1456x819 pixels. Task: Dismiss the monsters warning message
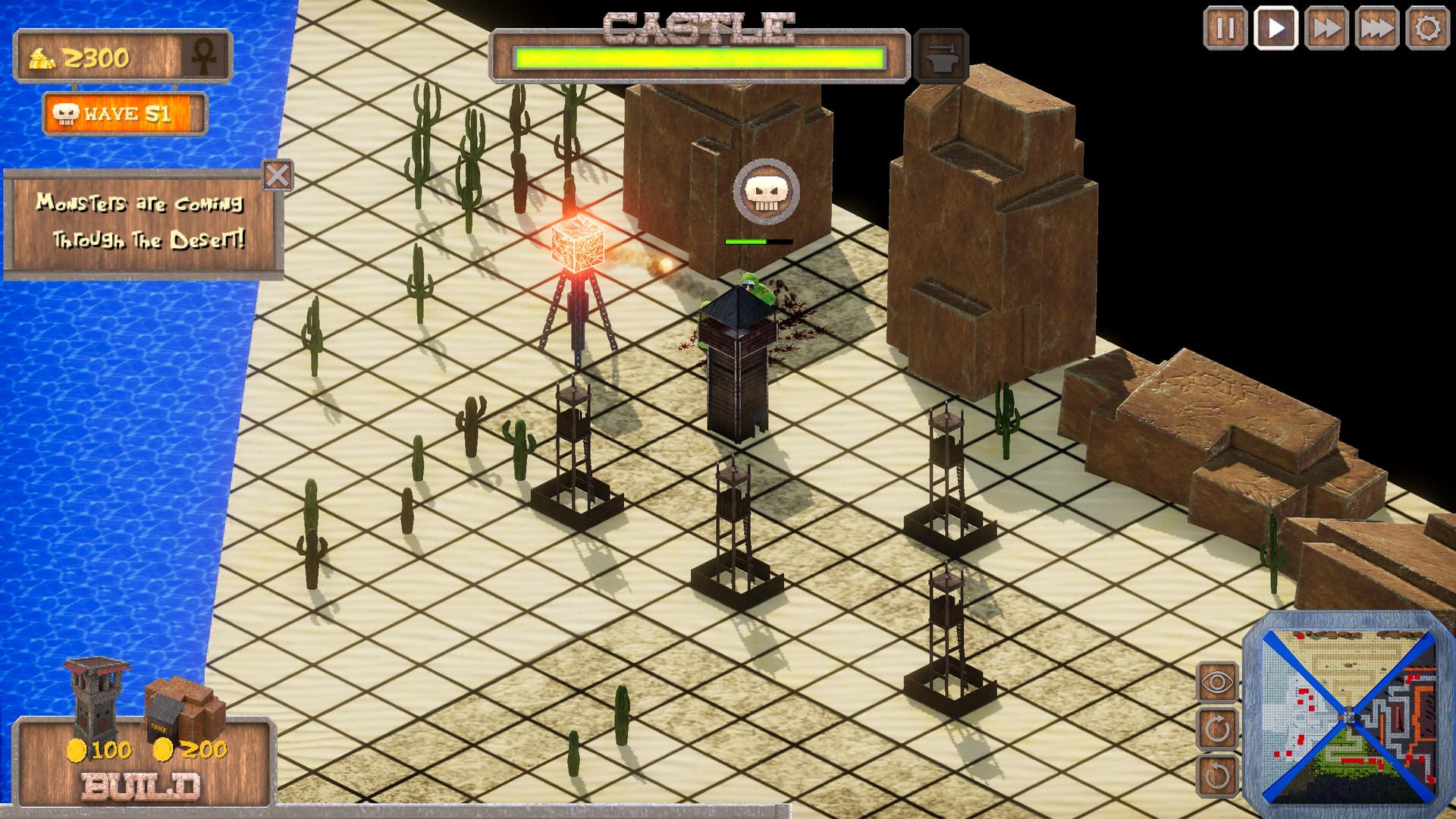coord(278,174)
